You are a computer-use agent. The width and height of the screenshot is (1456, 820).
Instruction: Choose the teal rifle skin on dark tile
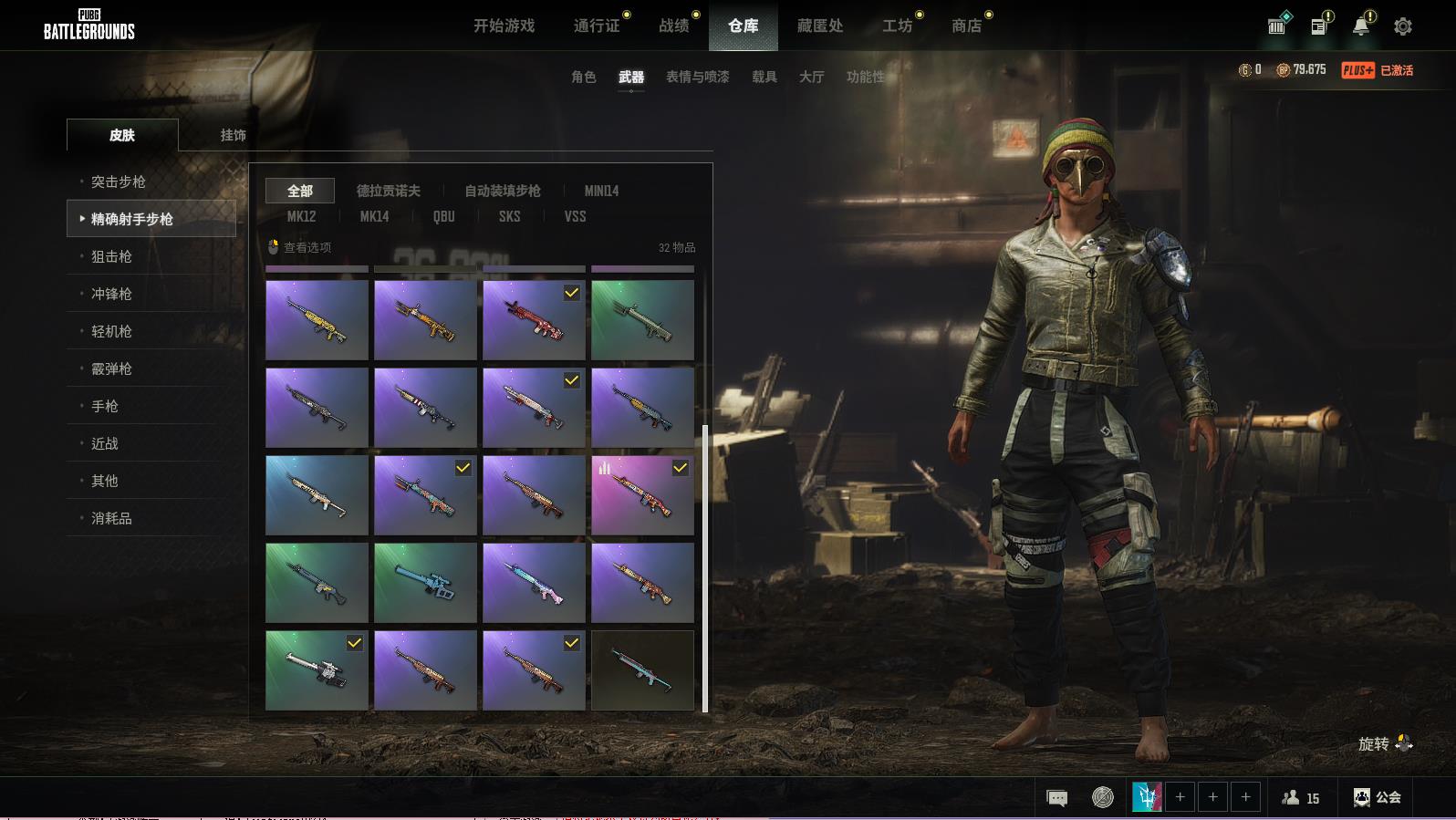coord(642,670)
